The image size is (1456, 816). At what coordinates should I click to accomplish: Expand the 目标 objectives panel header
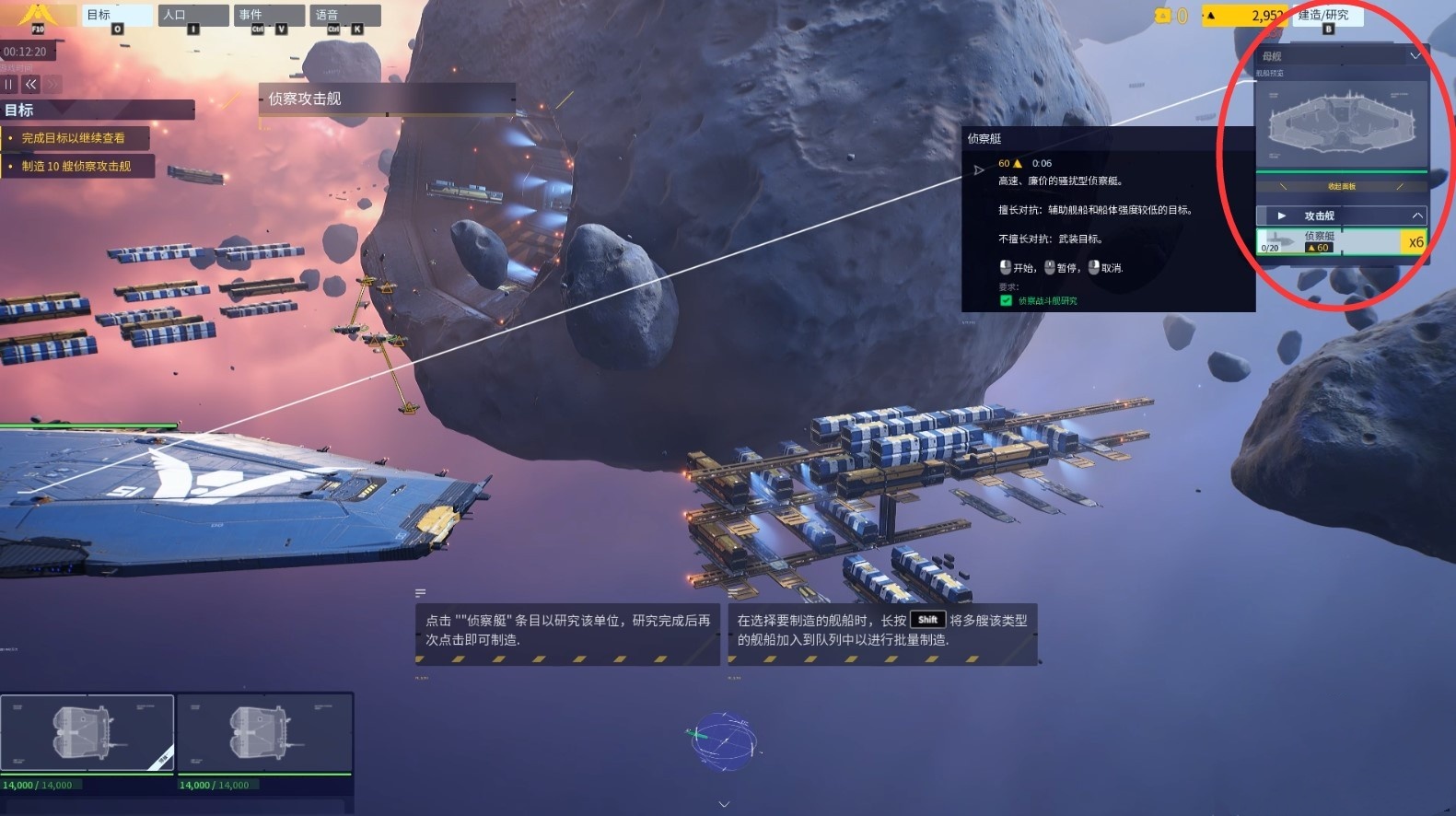[x=92, y=110]
